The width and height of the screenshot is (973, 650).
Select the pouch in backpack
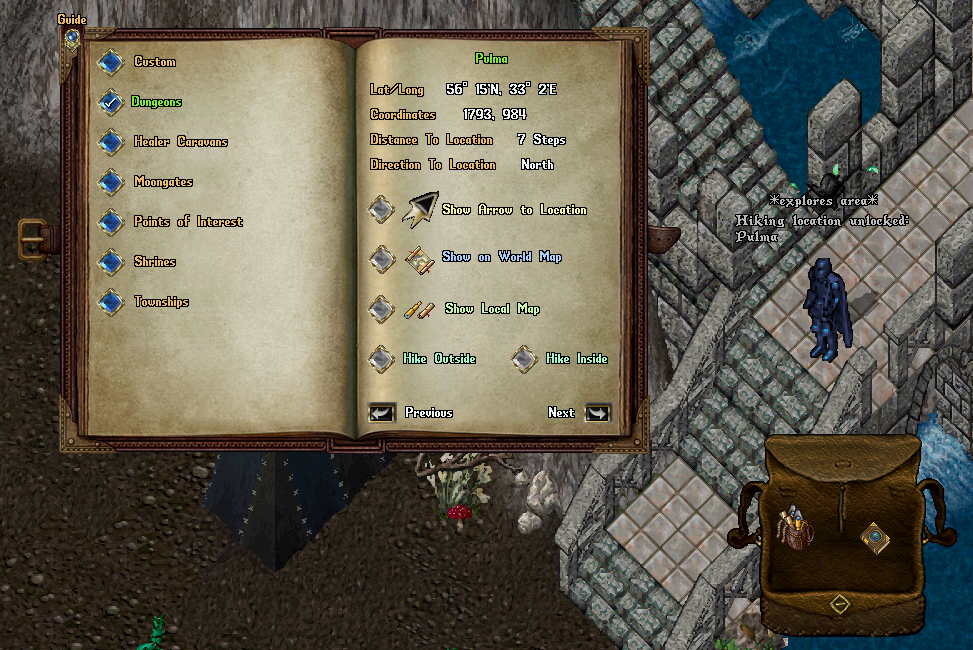pyautogui.click(x=796, y=526)
